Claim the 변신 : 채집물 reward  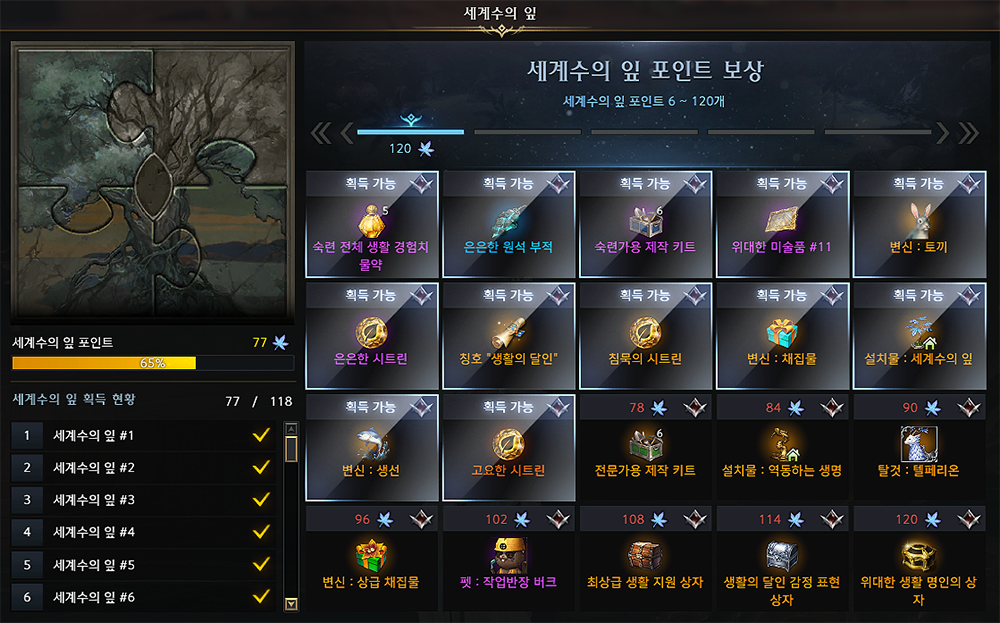782,337
